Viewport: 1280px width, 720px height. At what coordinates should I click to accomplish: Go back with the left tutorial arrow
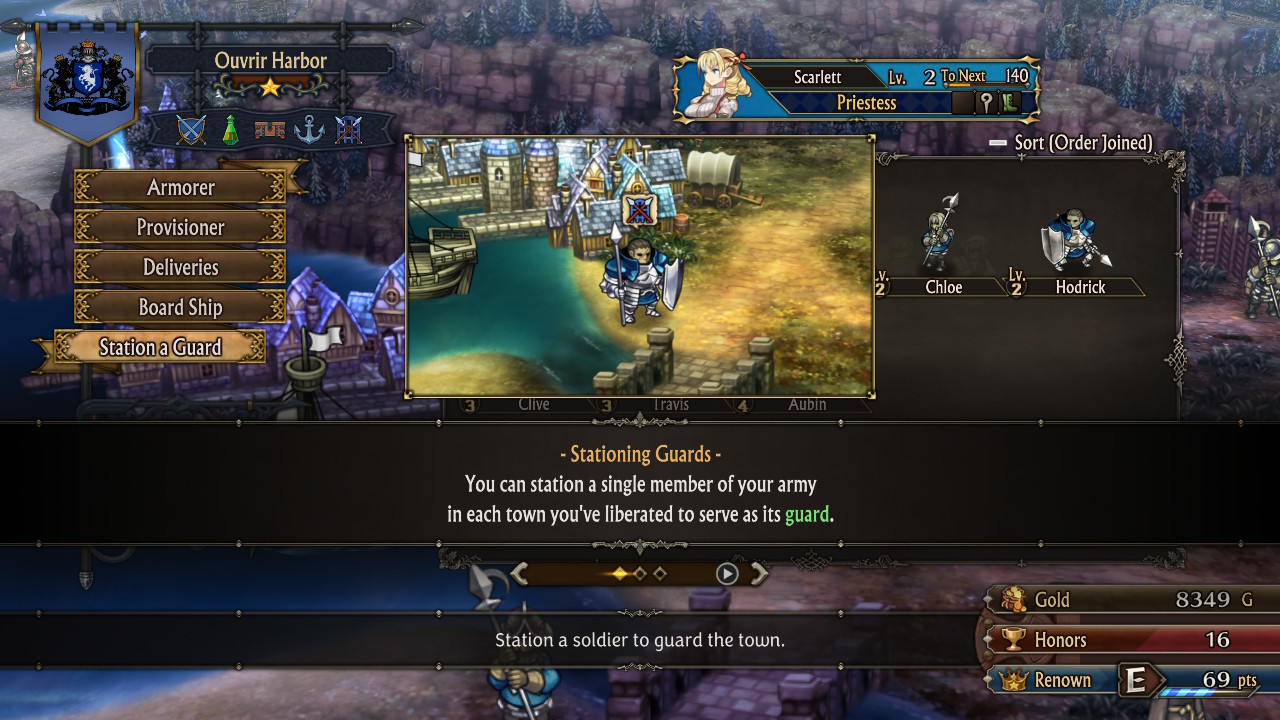(519, 573)
